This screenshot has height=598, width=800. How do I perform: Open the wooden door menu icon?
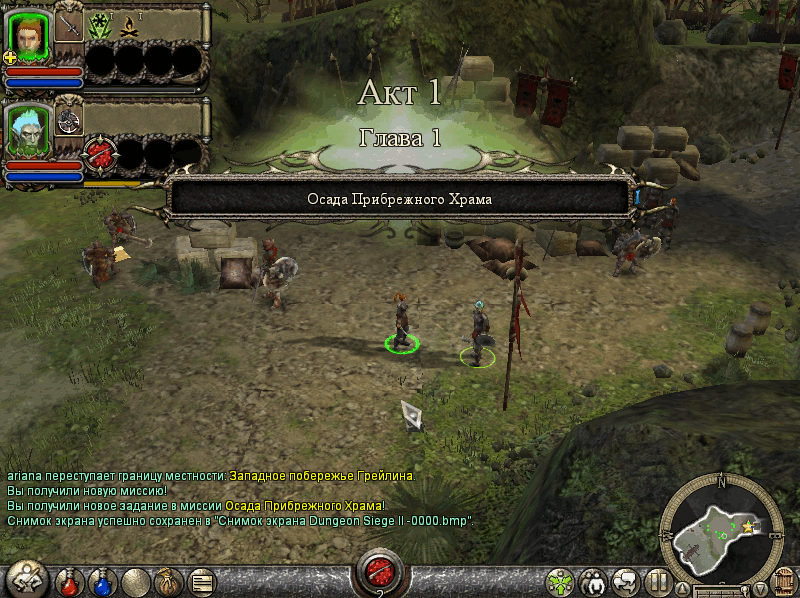pos(784,581)
